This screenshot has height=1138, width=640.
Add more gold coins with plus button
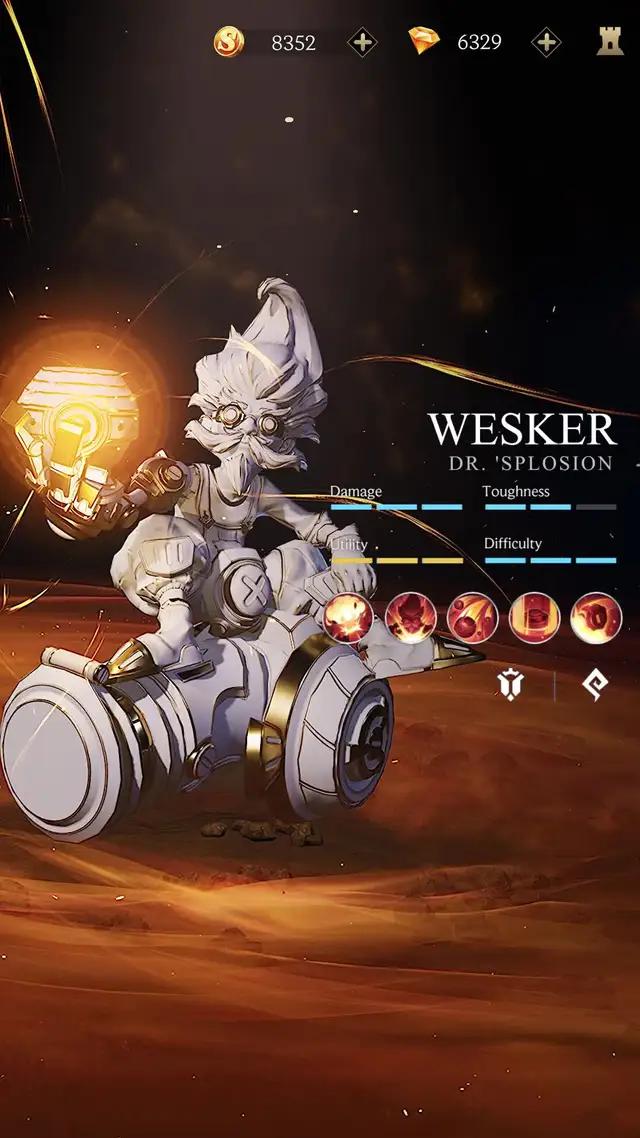[362, 42]
